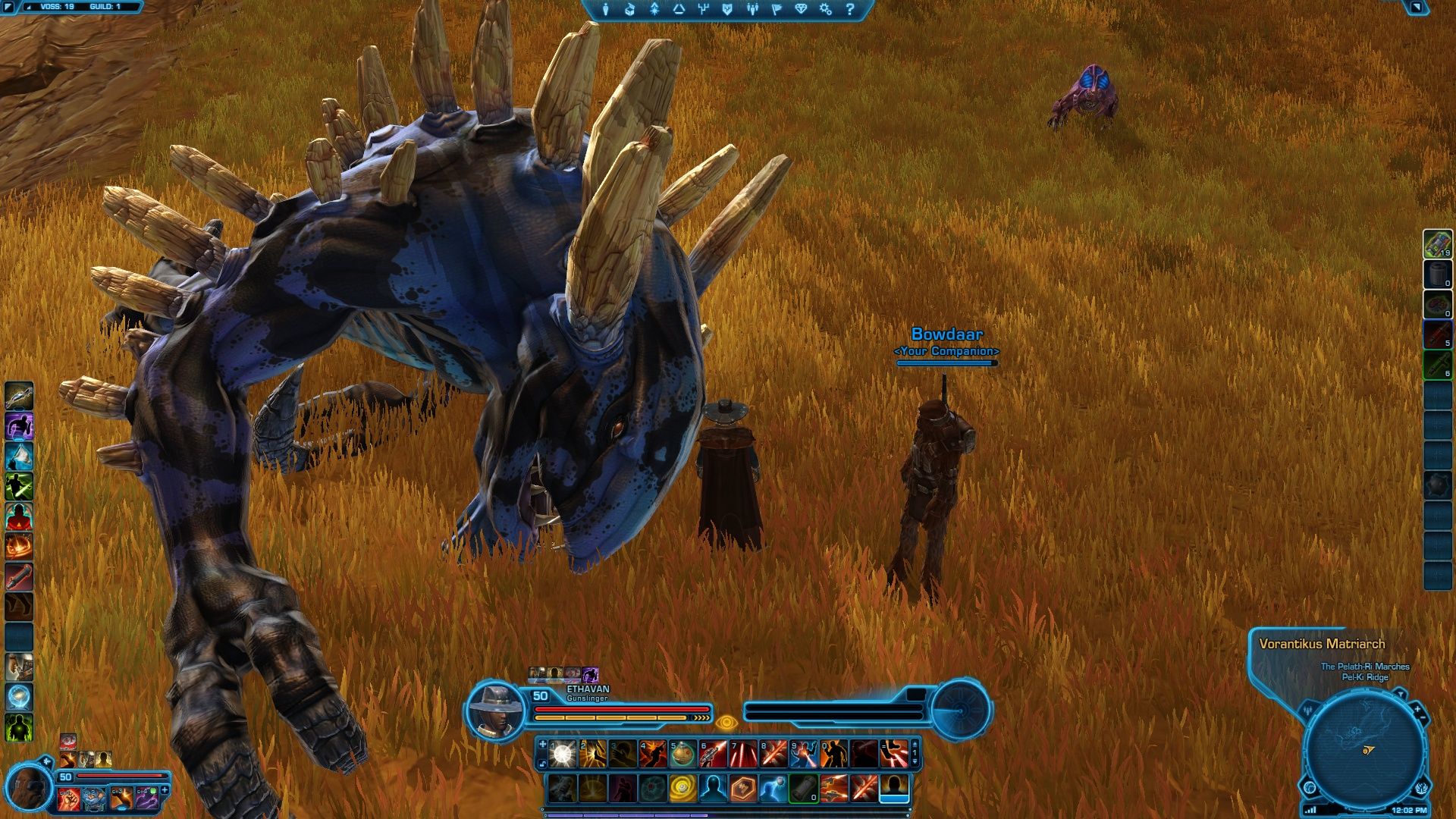This screenshot has height=819, width=1456.
Task: Open the Cartel Market diamond icon
Action: pyautogui.click(x=802, y=9)
